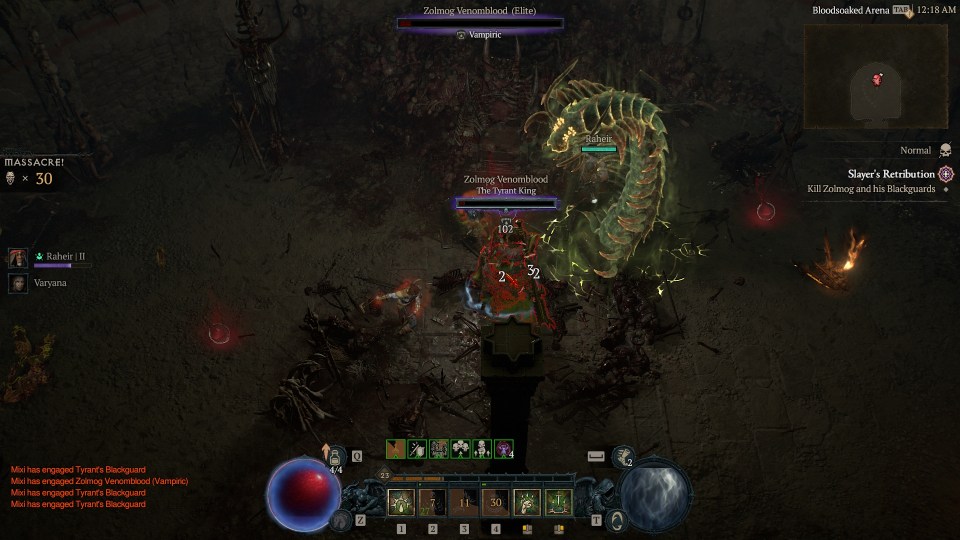
Task: Activate the first skill slot ability
Action: tap(401, 503)
